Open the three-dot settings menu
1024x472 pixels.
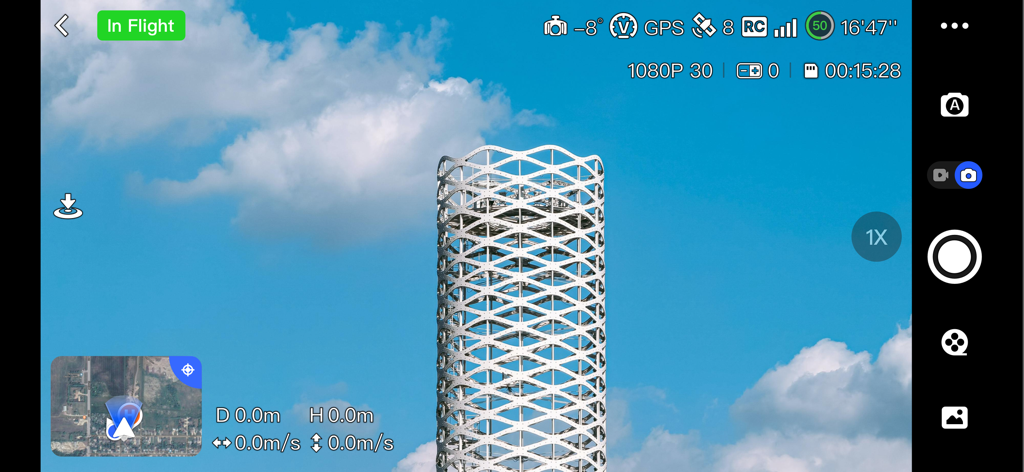point(954,26)
